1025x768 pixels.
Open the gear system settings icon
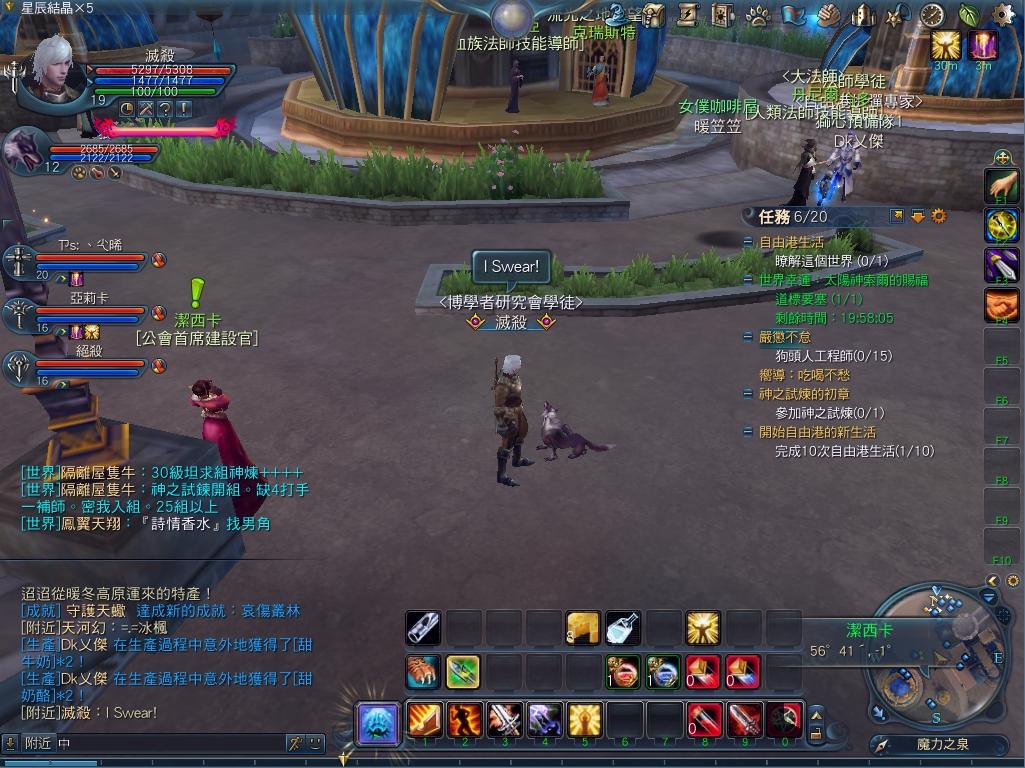[x=1003, y=14]
